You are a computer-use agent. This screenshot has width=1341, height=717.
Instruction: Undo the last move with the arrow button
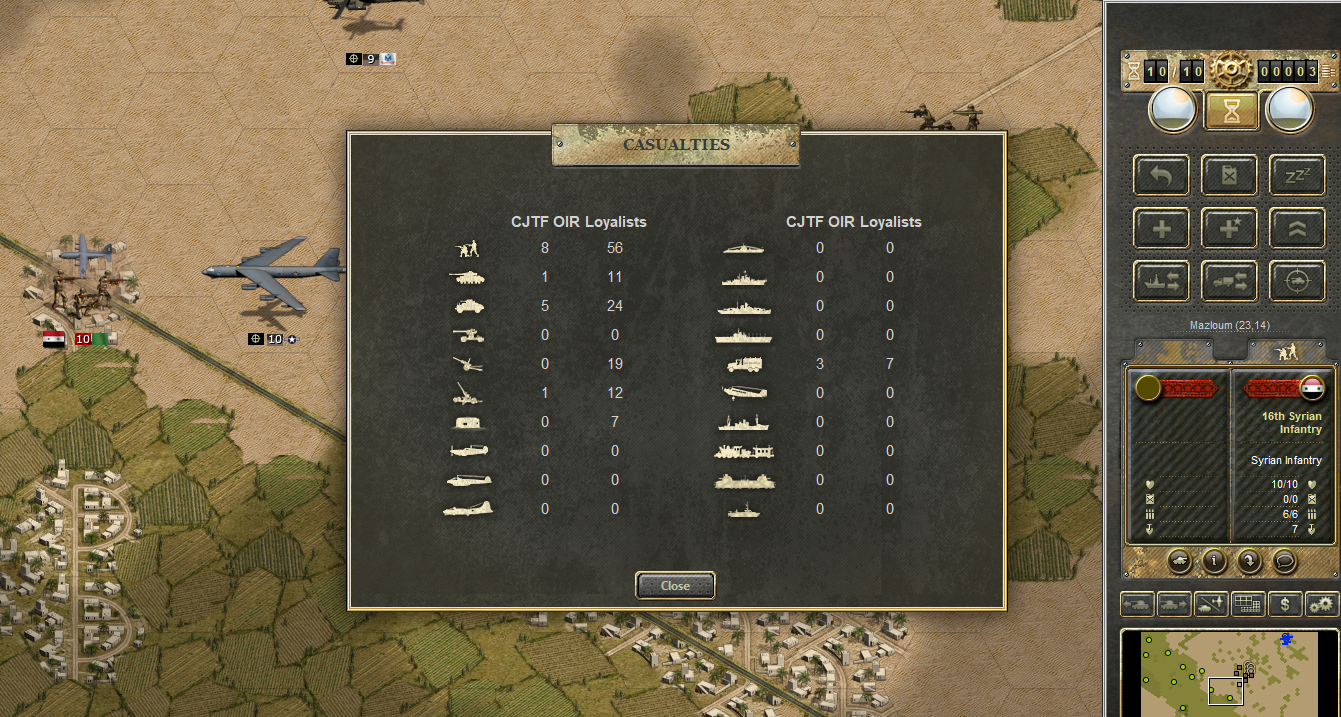[x=1161, y=175]
